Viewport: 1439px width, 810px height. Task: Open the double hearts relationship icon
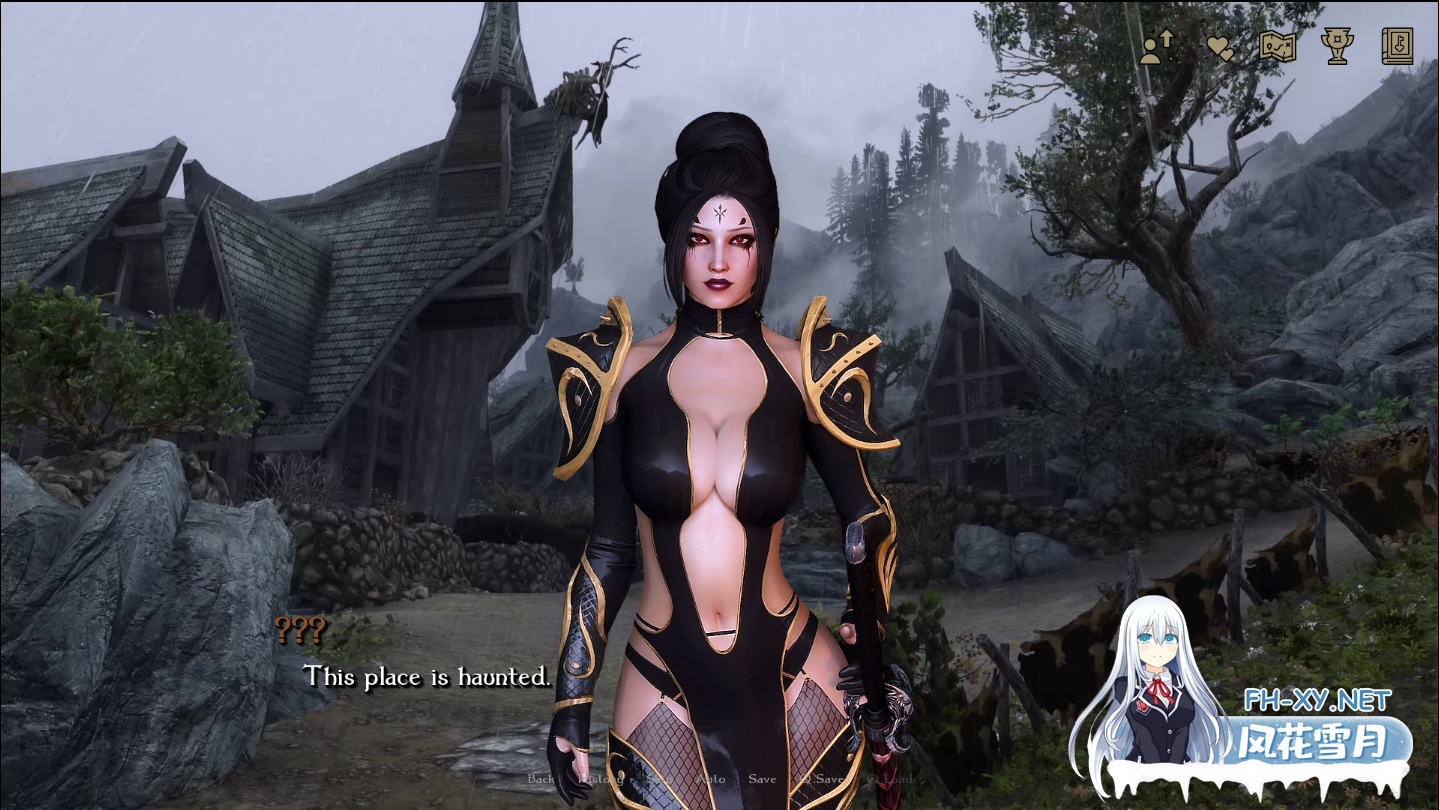point(1219,47)
